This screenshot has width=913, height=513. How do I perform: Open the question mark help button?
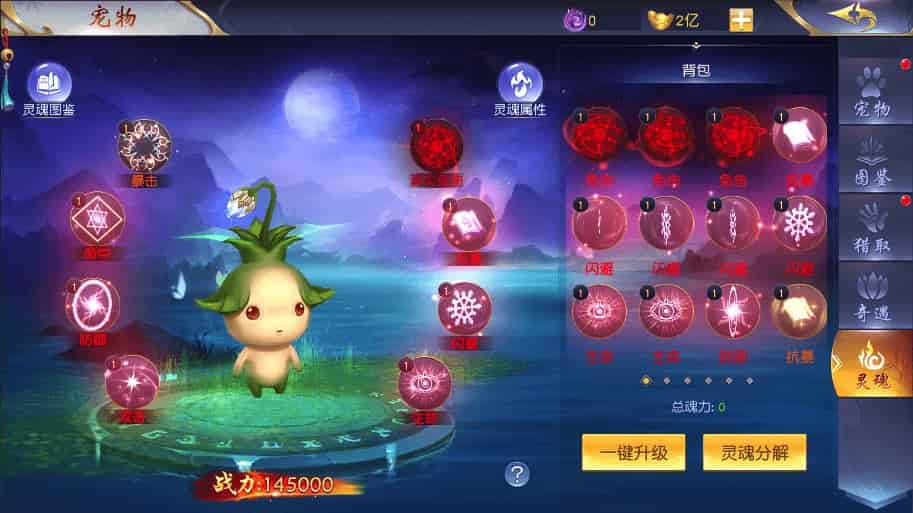516,474
